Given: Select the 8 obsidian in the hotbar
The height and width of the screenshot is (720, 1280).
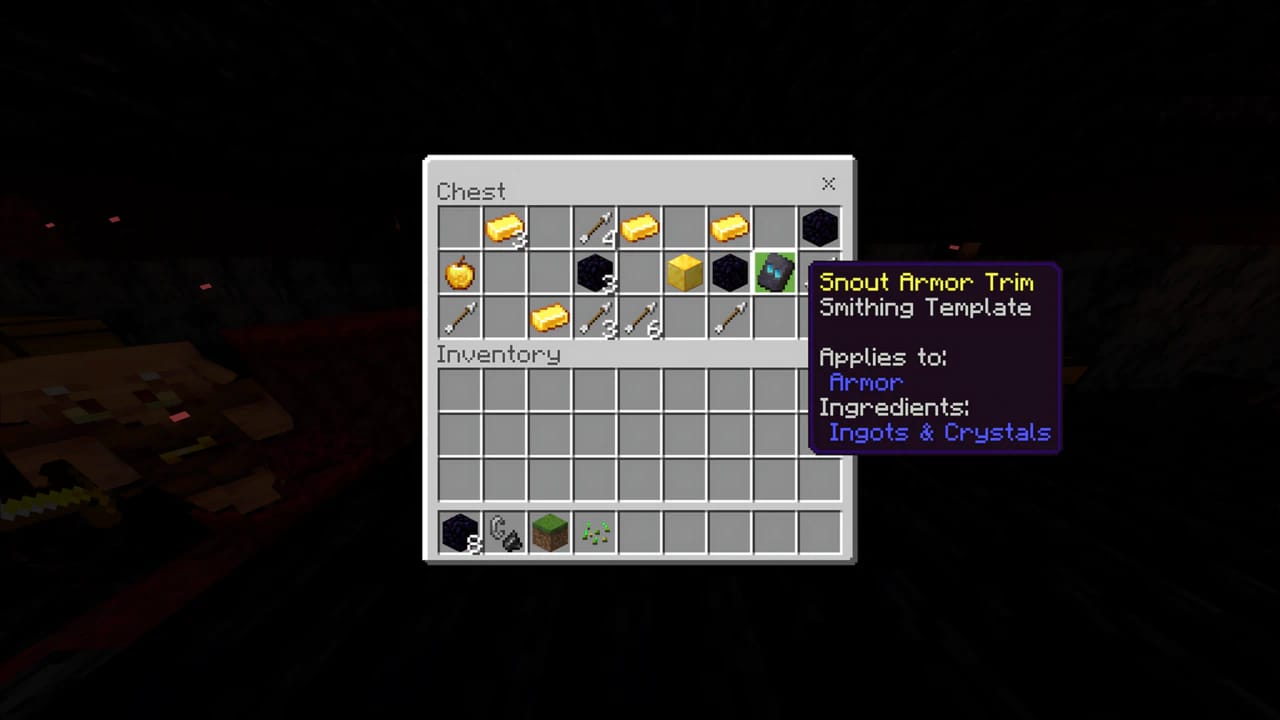Looking at the screenshot, I should pos(460,533).
